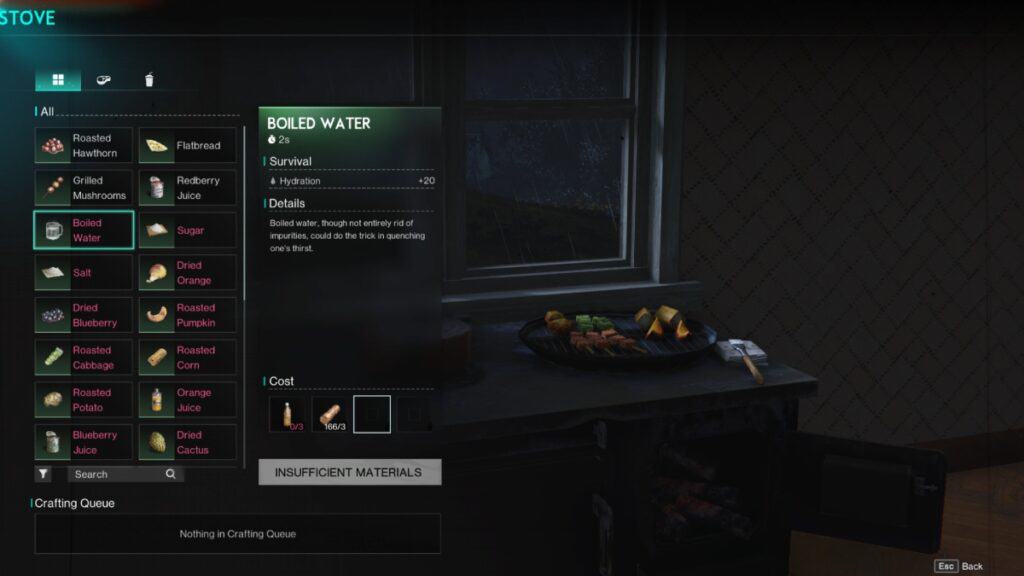The width and height of the screenshot is (1024, 576).
Task: Switch to the meat food category tab
Action: click(x=104, y=80)
